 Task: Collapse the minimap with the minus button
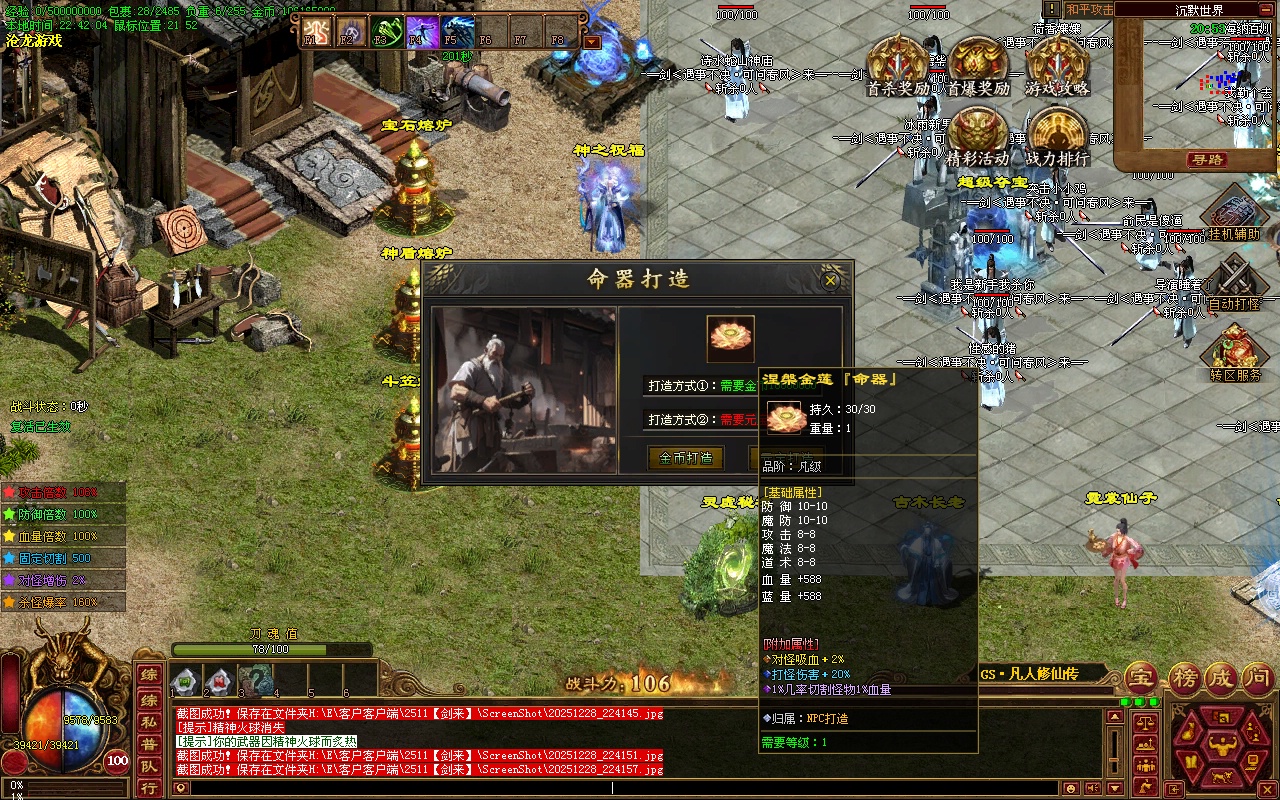[1267, 10]
